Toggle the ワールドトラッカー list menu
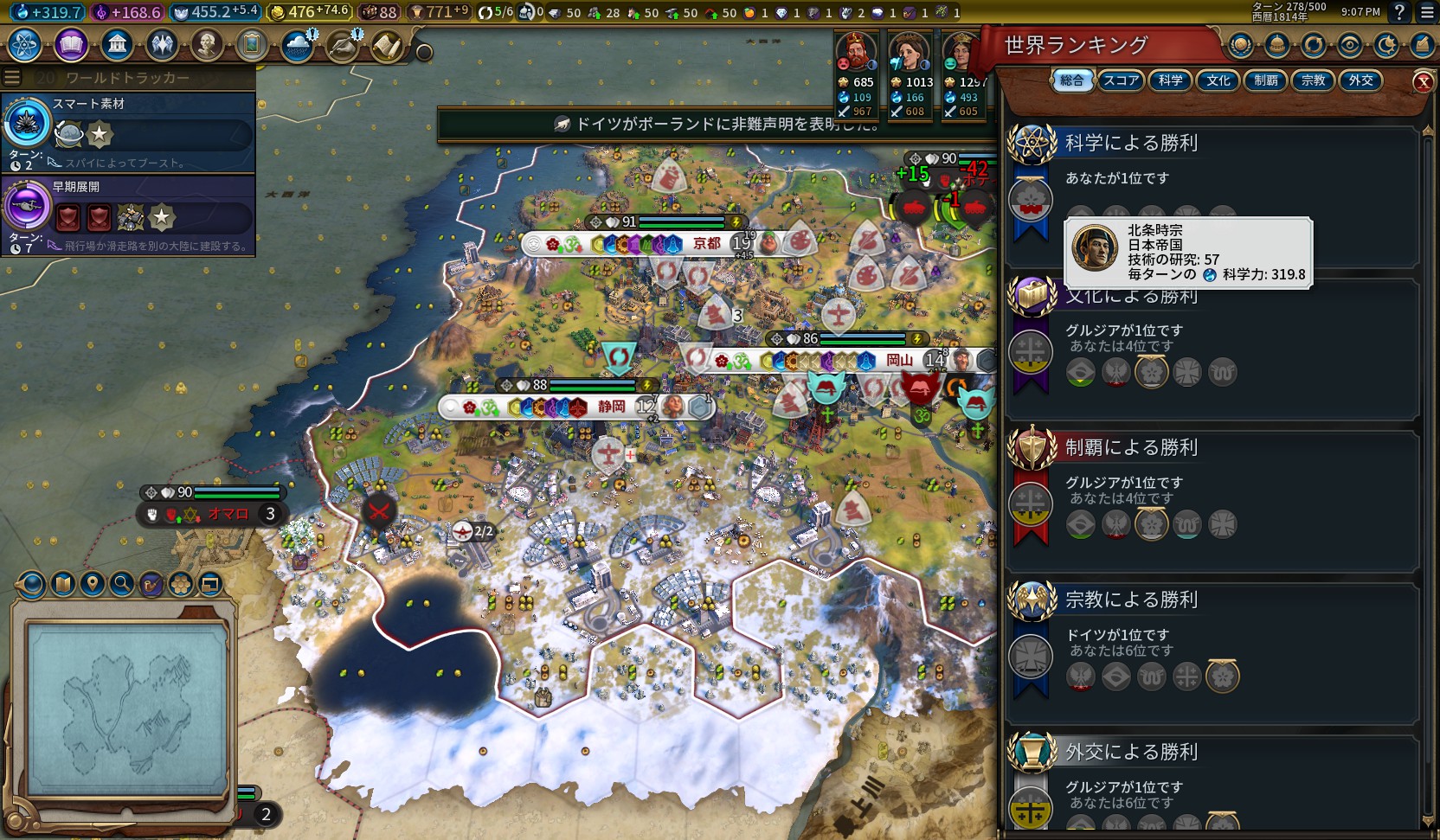Image resolution: width=1440 pixels, height=840 pixels. point(12,77)
